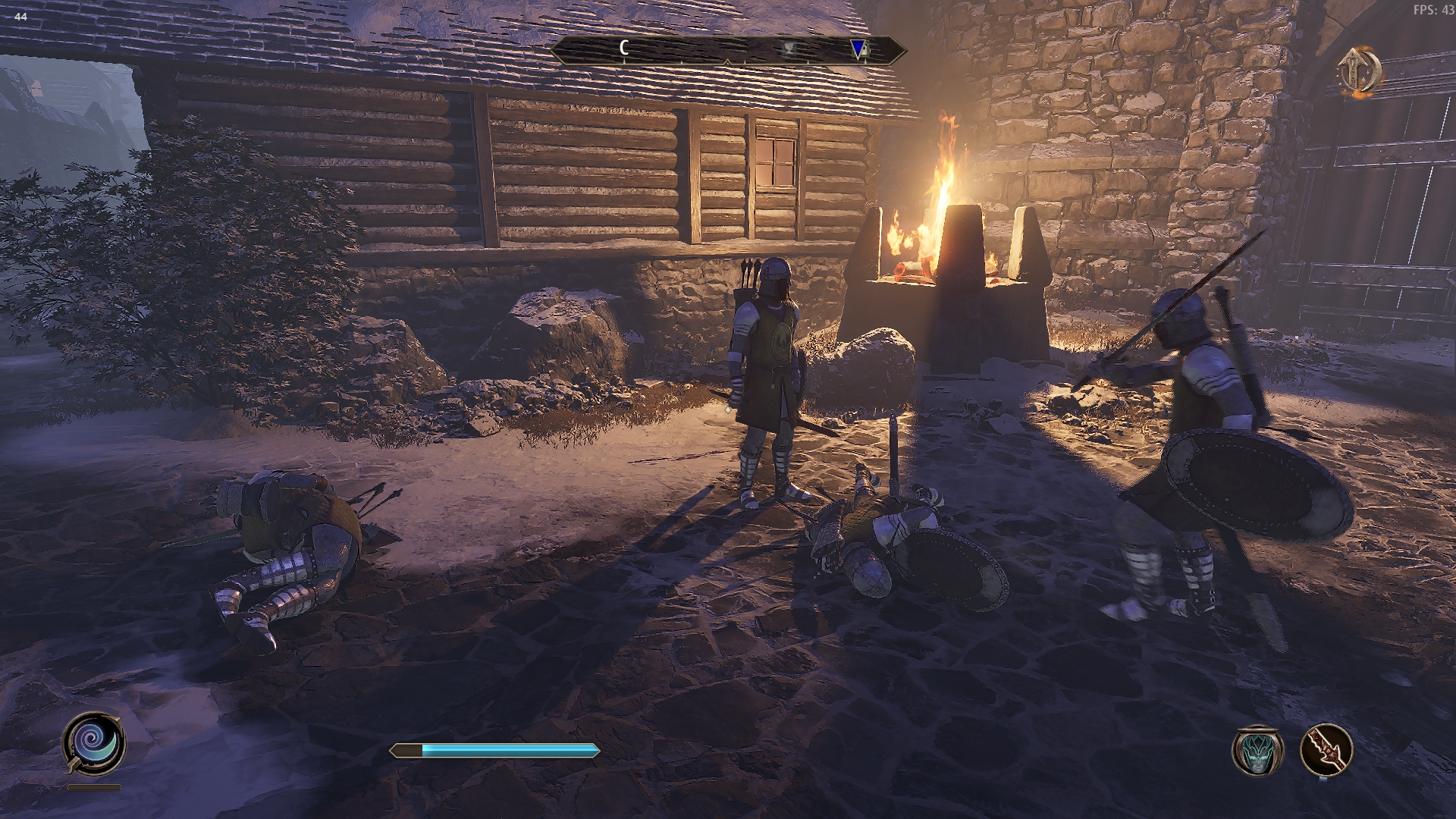
Task: Click the glowing arrow and crescent moon icon
Action: pos(1358,71)
